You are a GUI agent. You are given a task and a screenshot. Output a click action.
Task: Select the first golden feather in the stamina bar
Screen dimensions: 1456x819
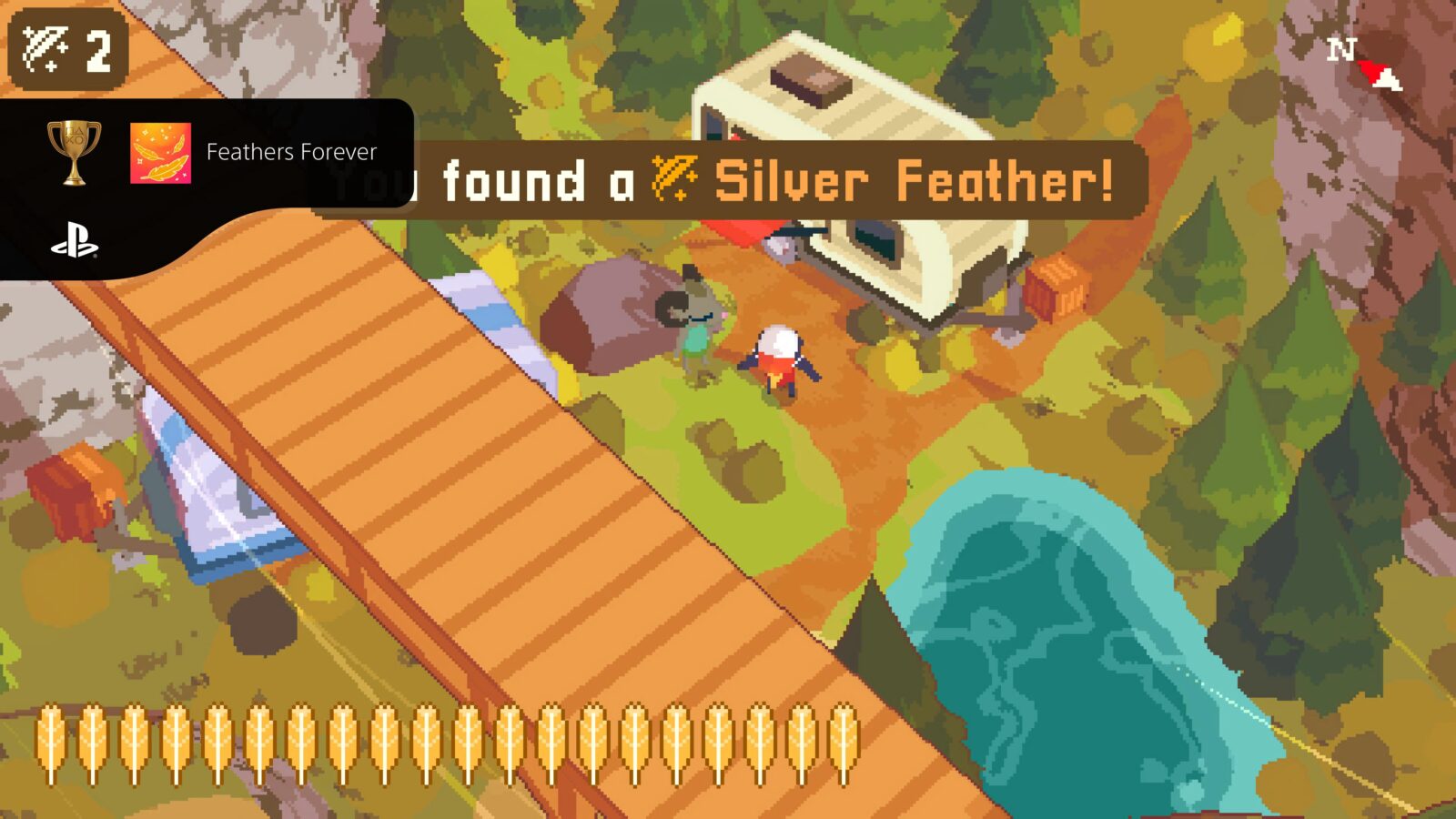pyautogui.click(x=52, y=742)
